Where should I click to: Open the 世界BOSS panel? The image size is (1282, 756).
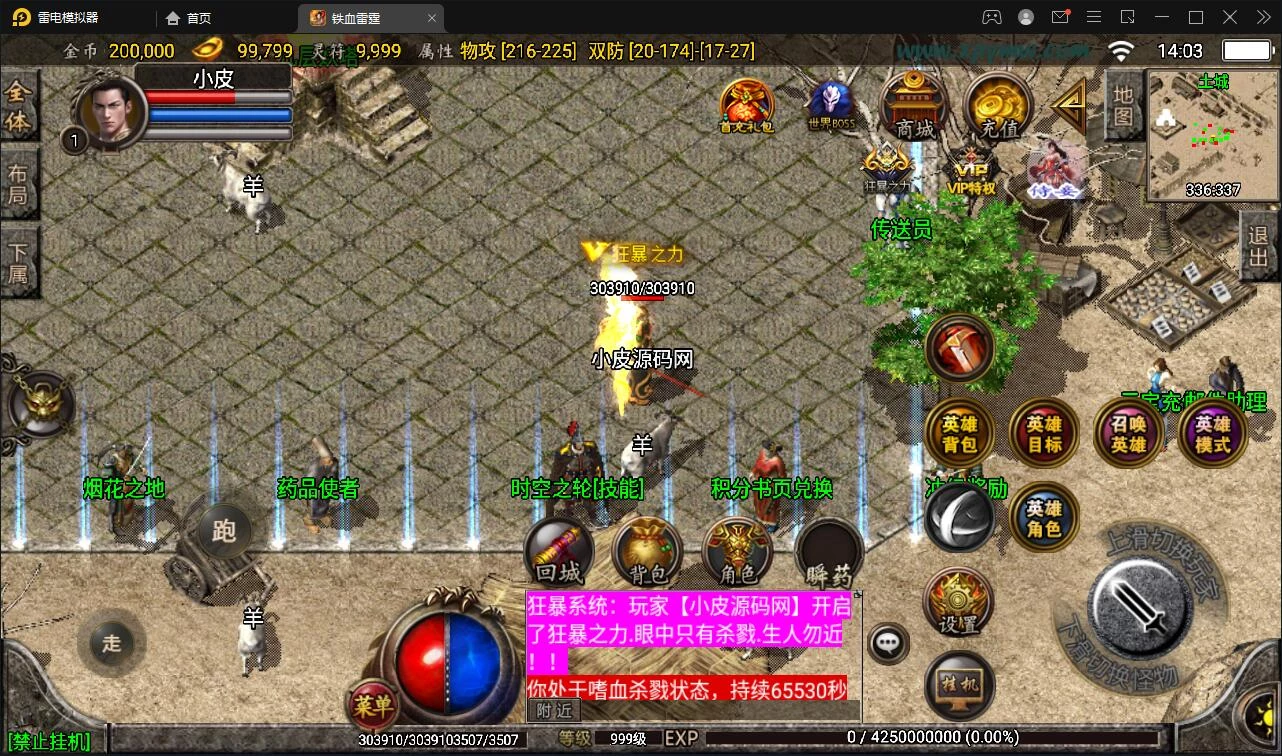pos(831,105)
